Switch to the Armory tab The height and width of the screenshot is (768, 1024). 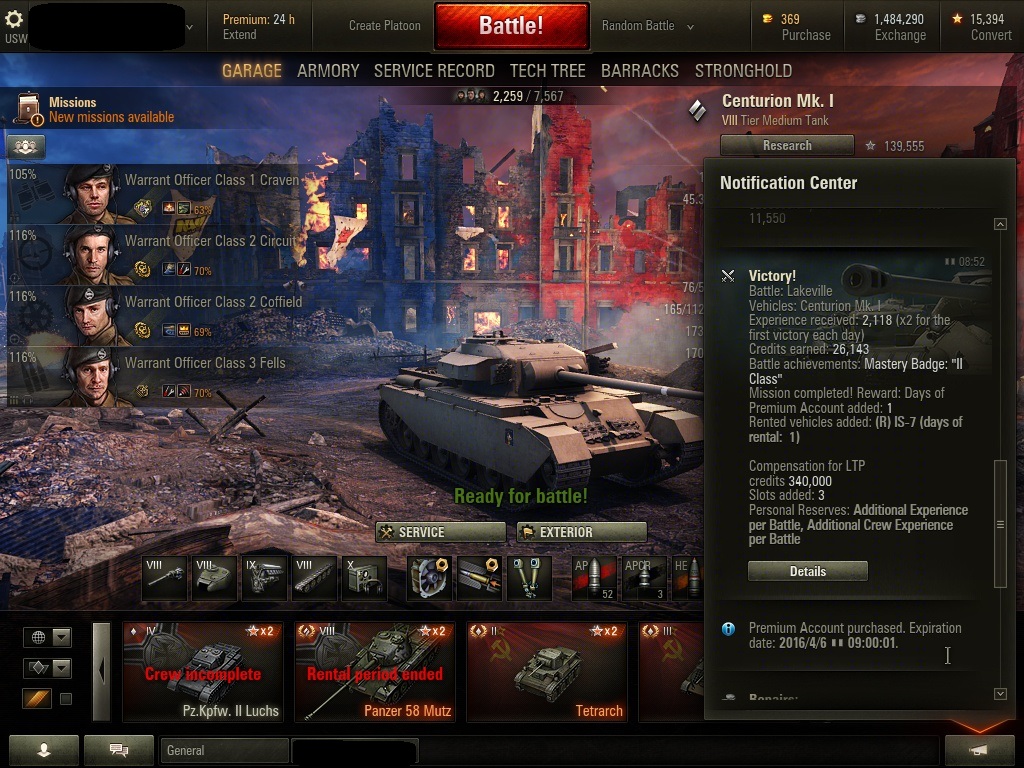point(328,71)
